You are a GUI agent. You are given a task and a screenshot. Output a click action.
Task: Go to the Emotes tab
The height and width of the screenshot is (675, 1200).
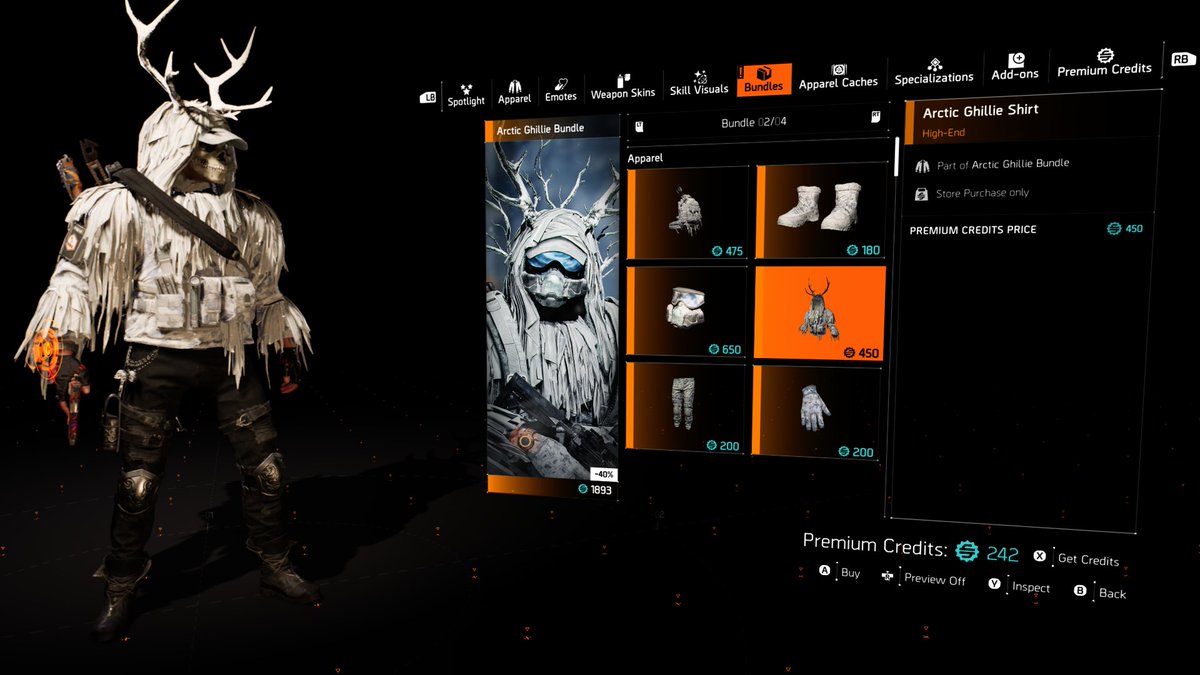coord(560,90)
